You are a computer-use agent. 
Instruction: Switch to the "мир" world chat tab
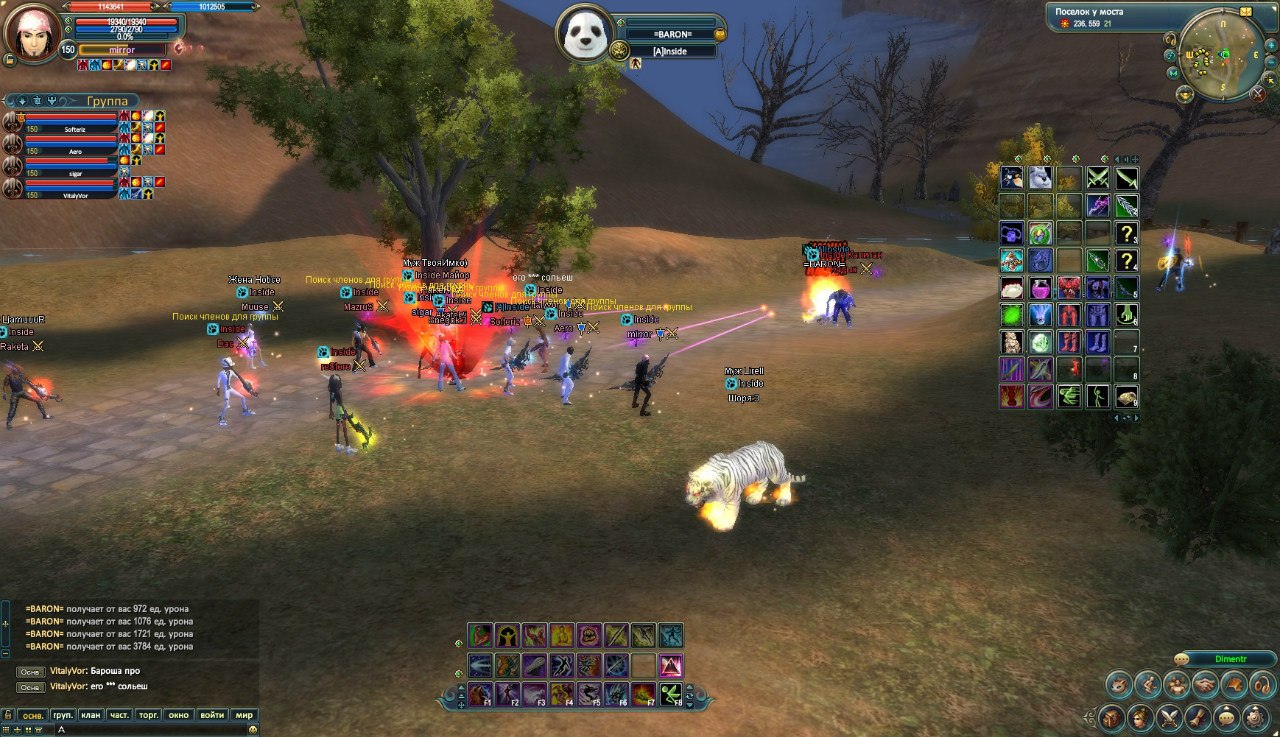pyautogui.click(x=243, y=715)
